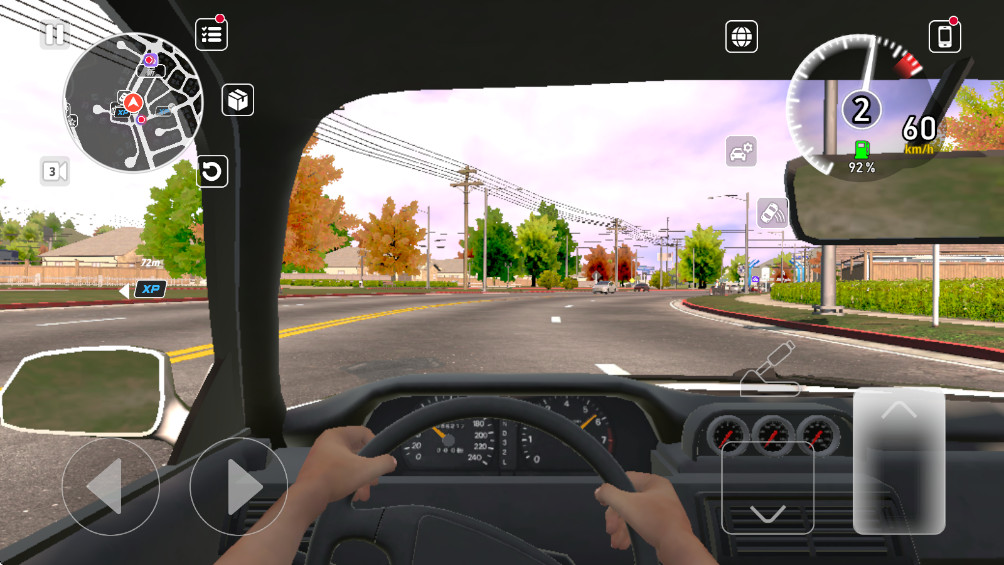Toggle the parking sensor icon
Screen dimensions: 1004x565
[x=772, y=212]
